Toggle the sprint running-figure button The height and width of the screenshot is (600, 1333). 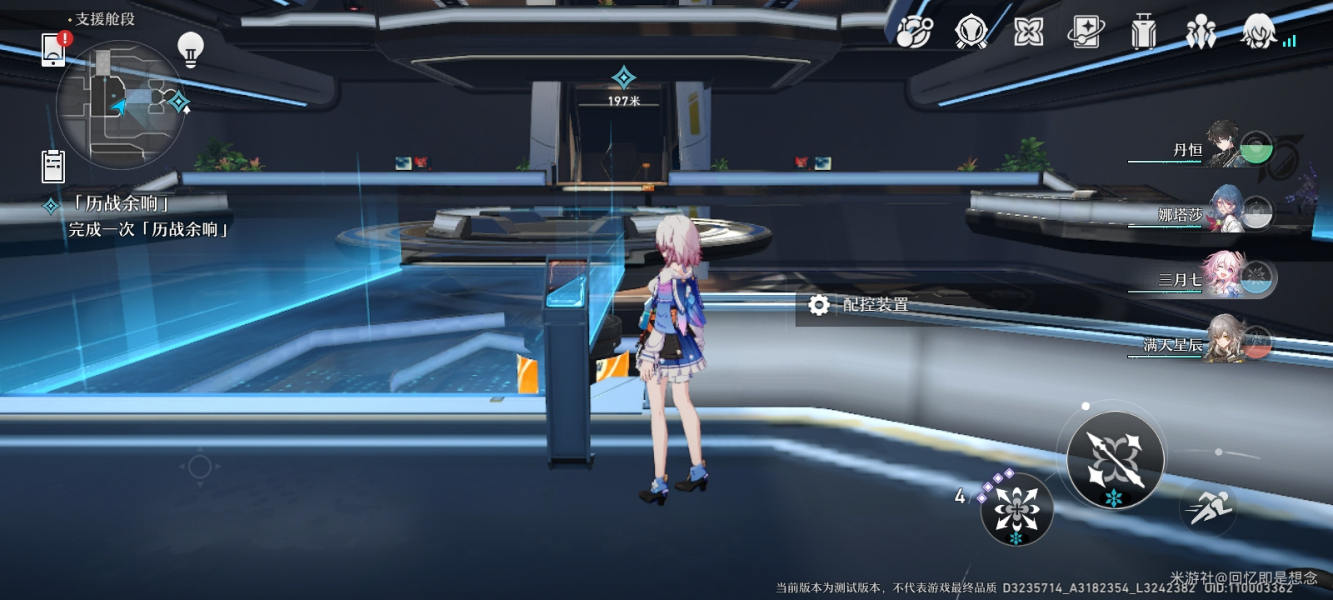pos(1208,509)
